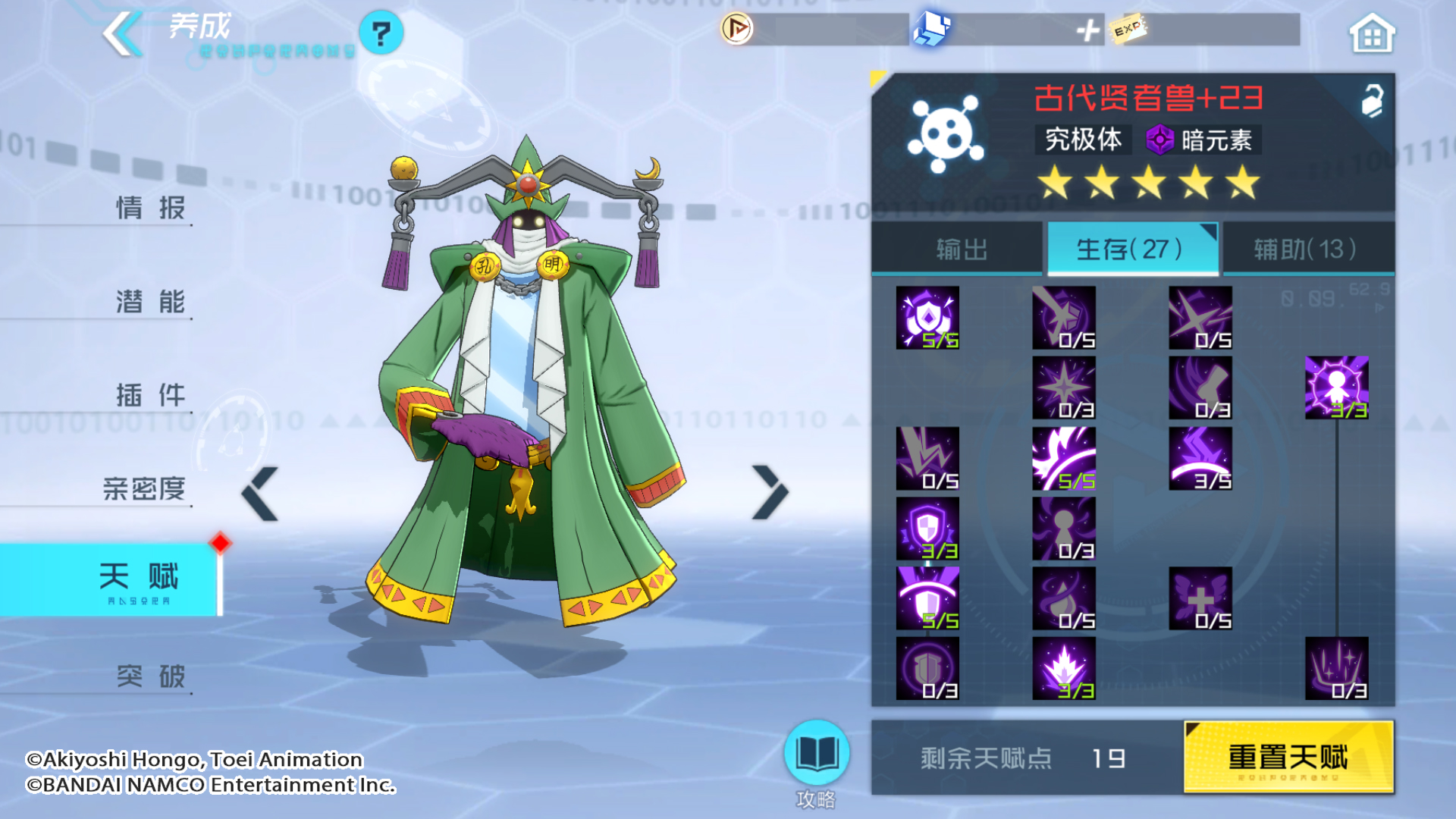Select the trident talent at 0/3

[x=1336, y=668]
